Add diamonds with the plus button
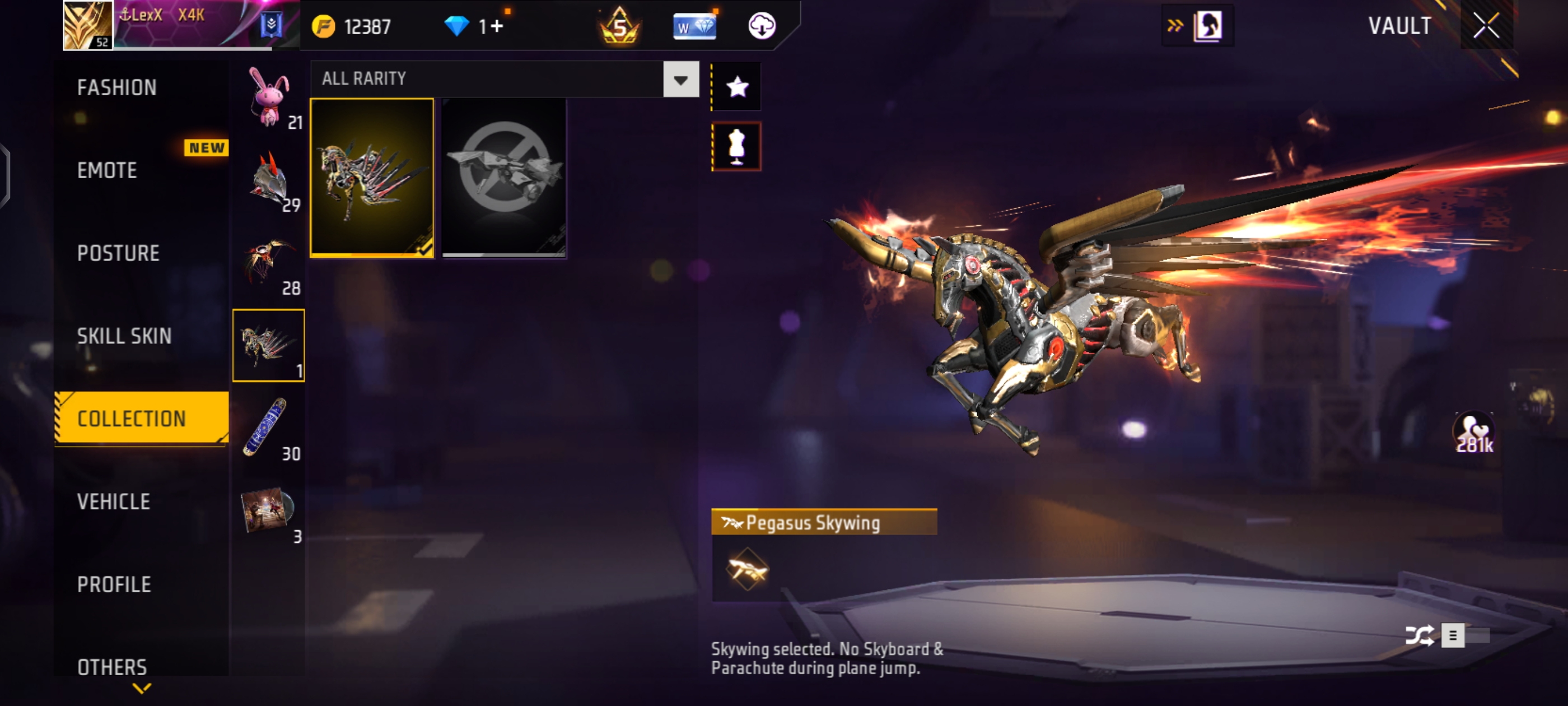Screen dimensions: 1568x706 click(x=497, y=26)
